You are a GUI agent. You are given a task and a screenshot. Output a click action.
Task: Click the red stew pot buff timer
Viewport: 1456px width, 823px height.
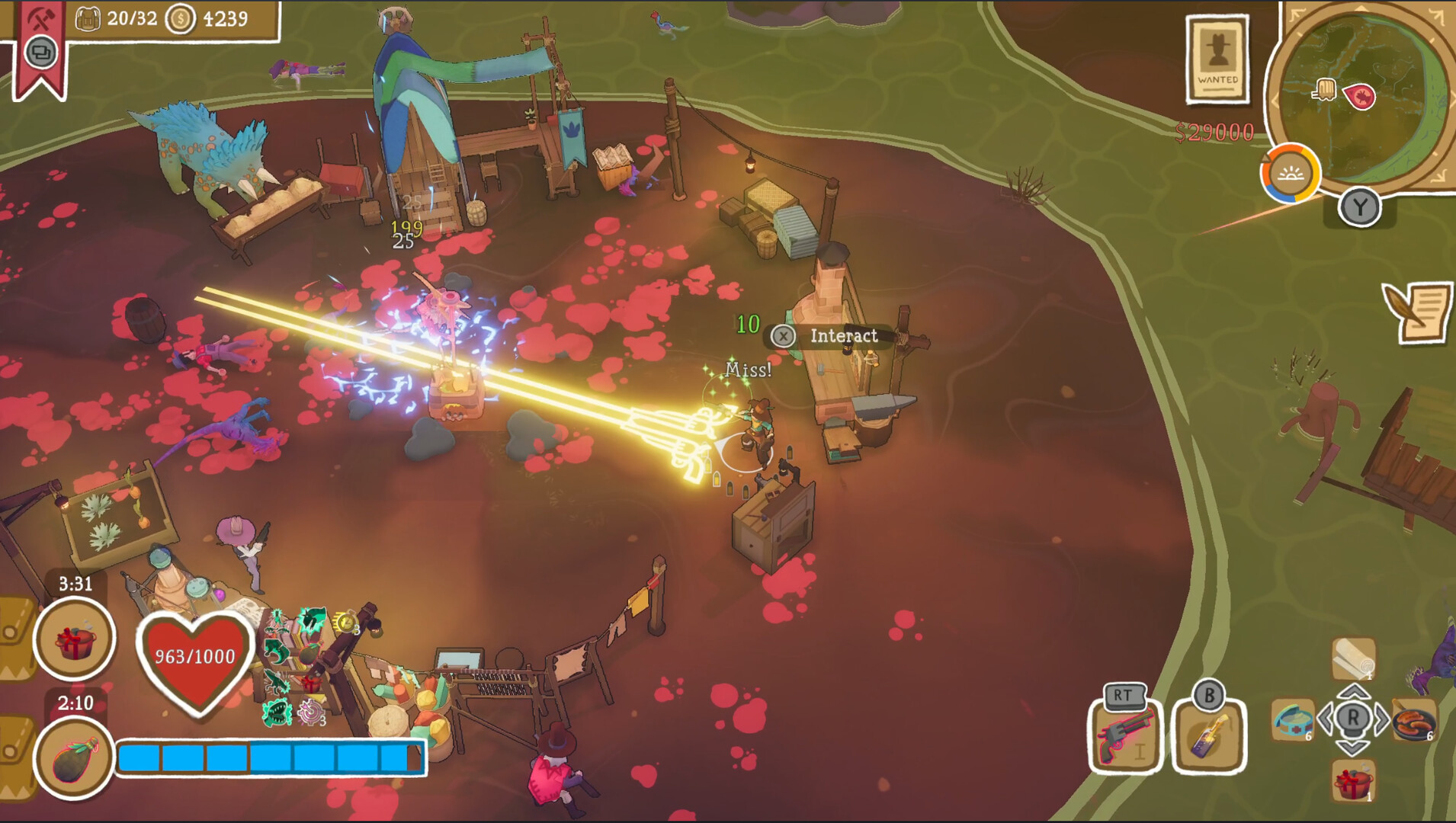[75, 639]
